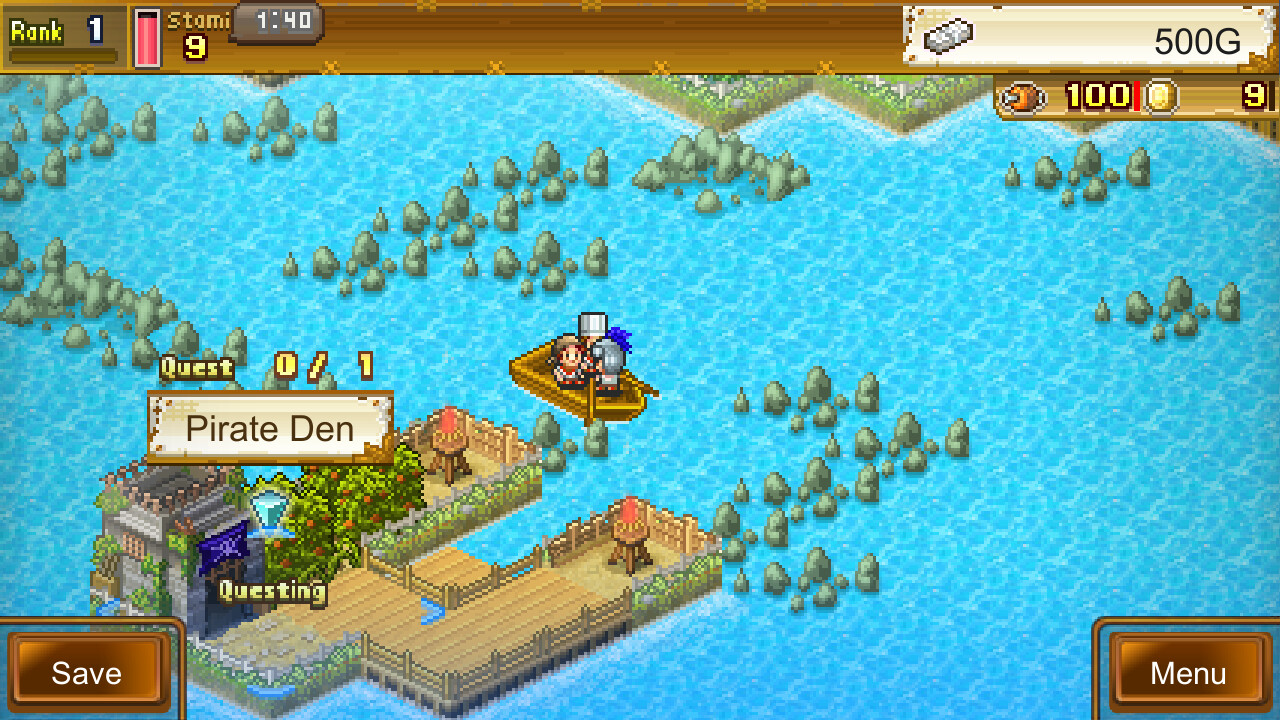The height and width of the screenshot is (720, 1280).
Task: Open the Quest 0/1 counter
Action: [x=264, y=368]
